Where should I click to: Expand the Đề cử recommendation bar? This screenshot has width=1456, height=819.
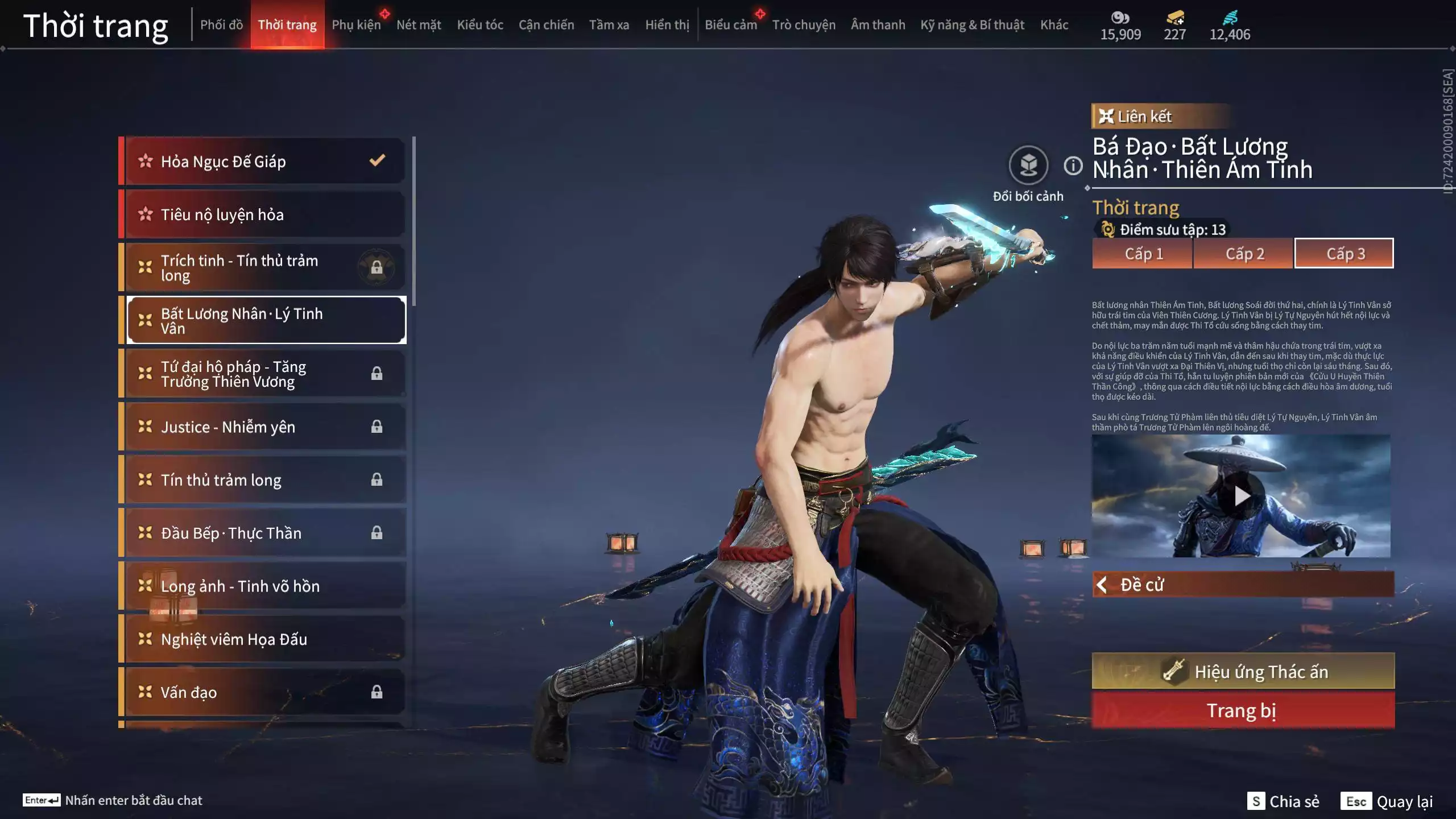pos(1243,585)
